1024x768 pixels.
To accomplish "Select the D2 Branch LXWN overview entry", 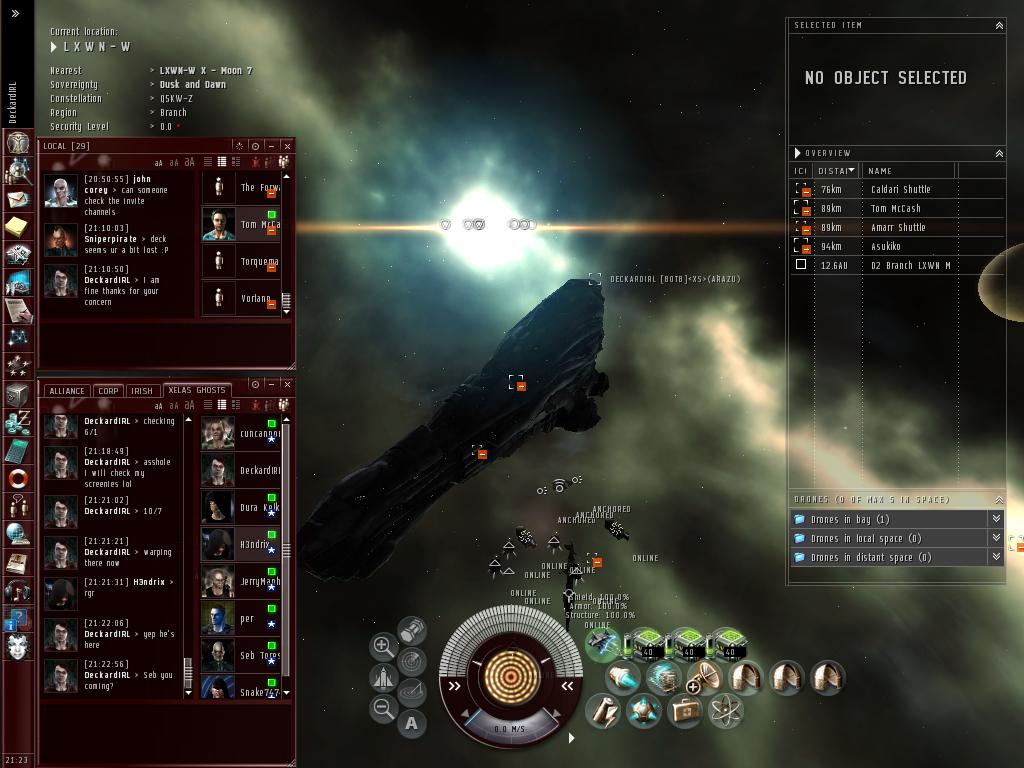I will coord(910,265).
